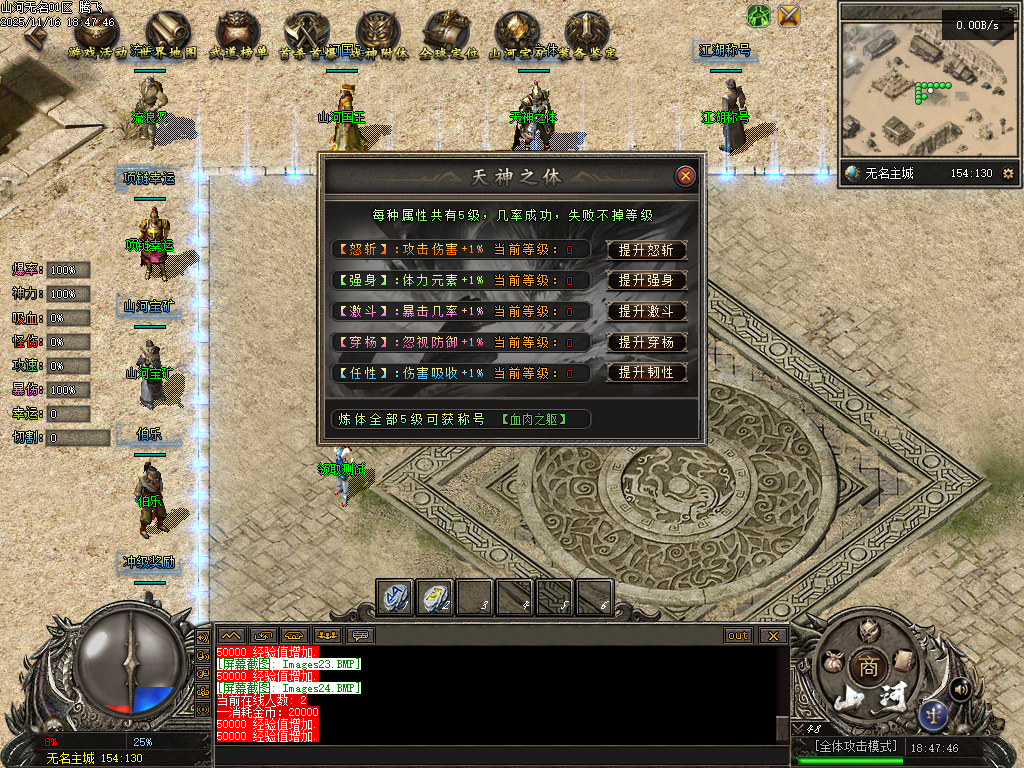Click the 提升怒斩 upgrade button
This screenshot has width=1024, height=768.
646,251
